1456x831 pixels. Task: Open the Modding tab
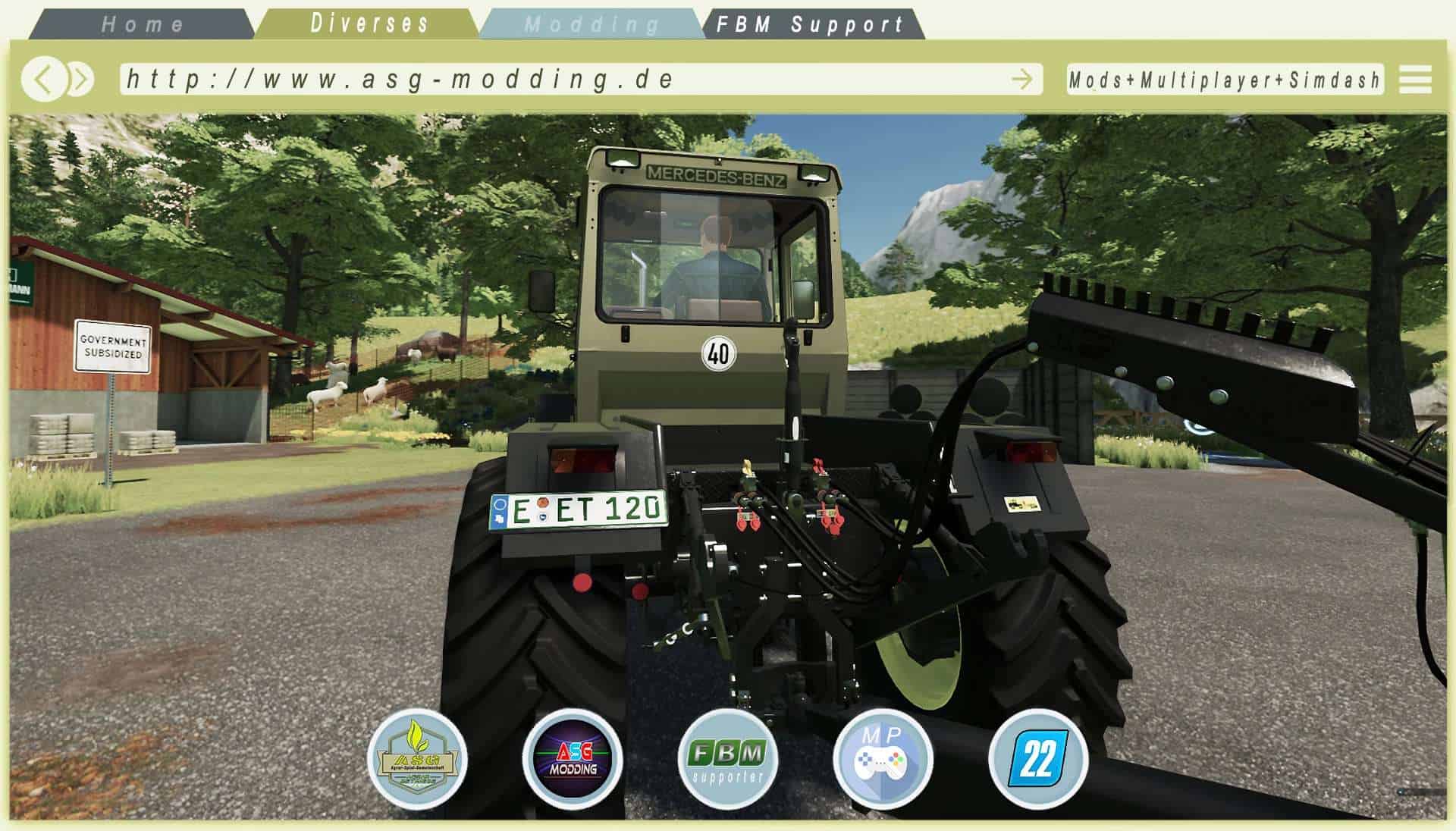tap(588, 23)
